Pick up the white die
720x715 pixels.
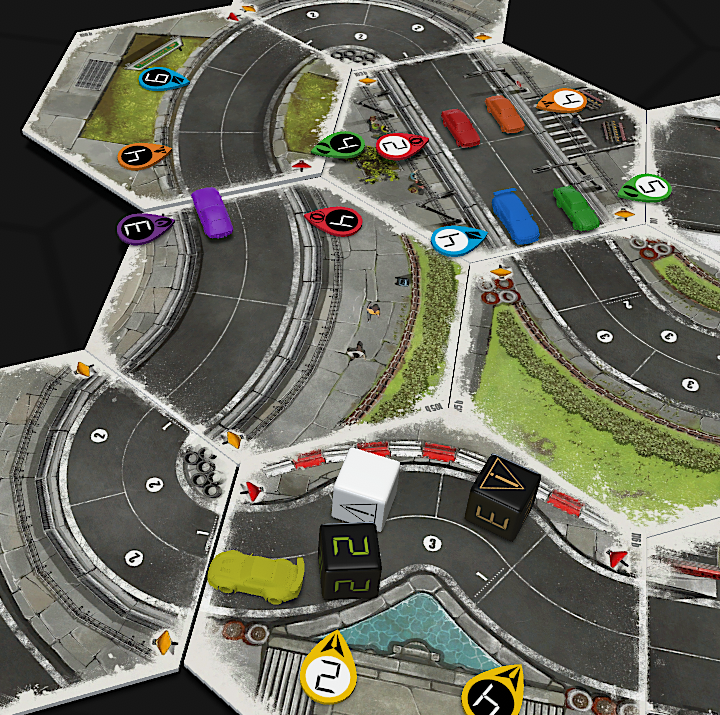366,488
